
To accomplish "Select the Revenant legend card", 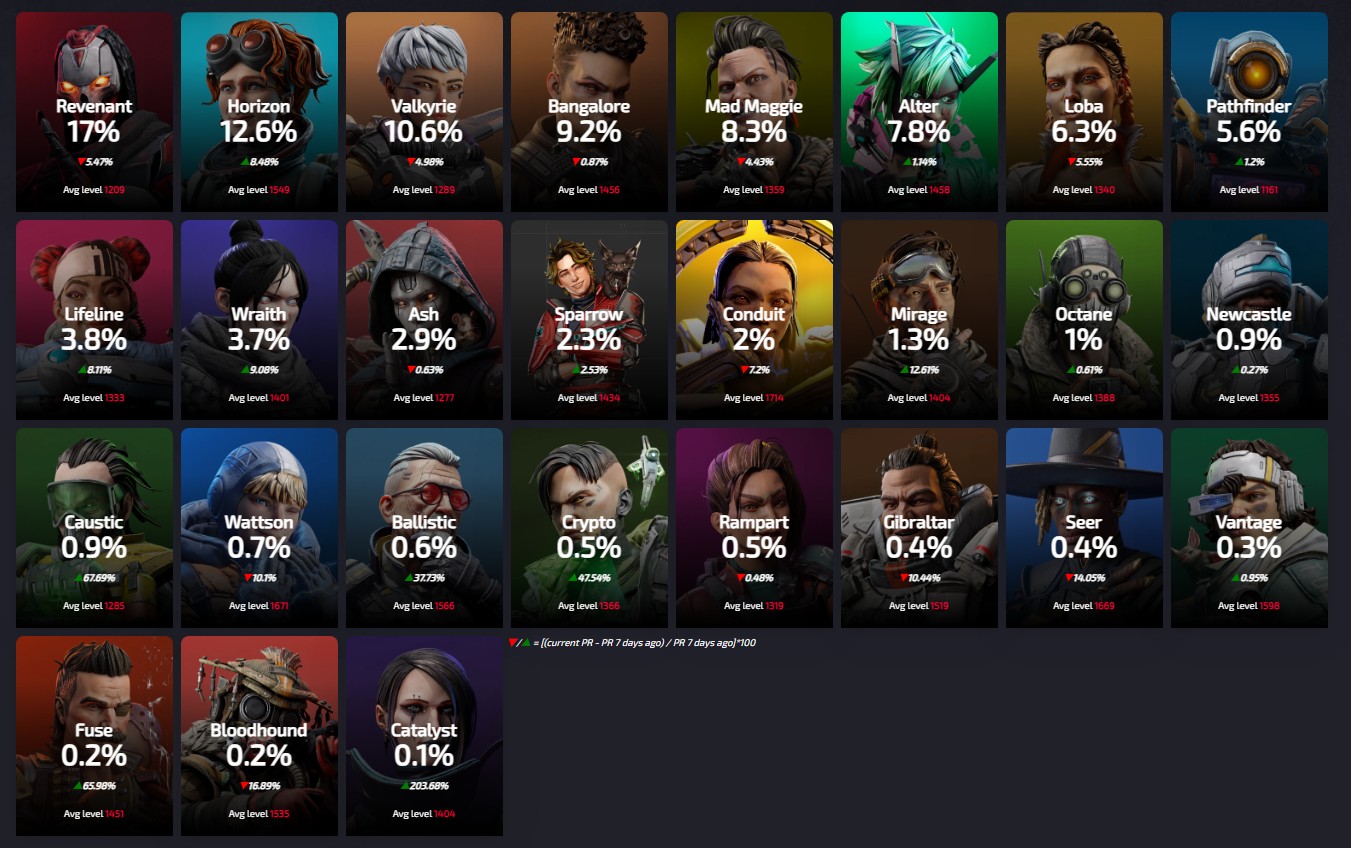I will 94,112.
